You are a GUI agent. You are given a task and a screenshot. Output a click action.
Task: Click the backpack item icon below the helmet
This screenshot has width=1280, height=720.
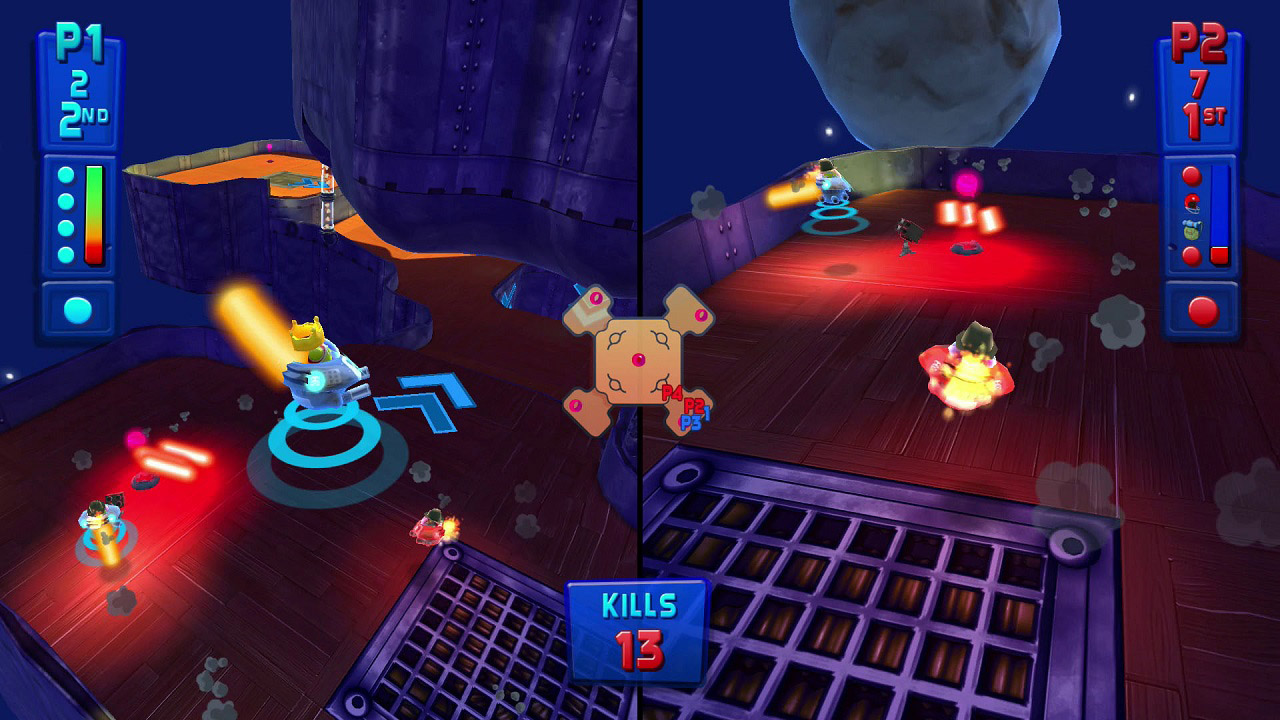1191,229
